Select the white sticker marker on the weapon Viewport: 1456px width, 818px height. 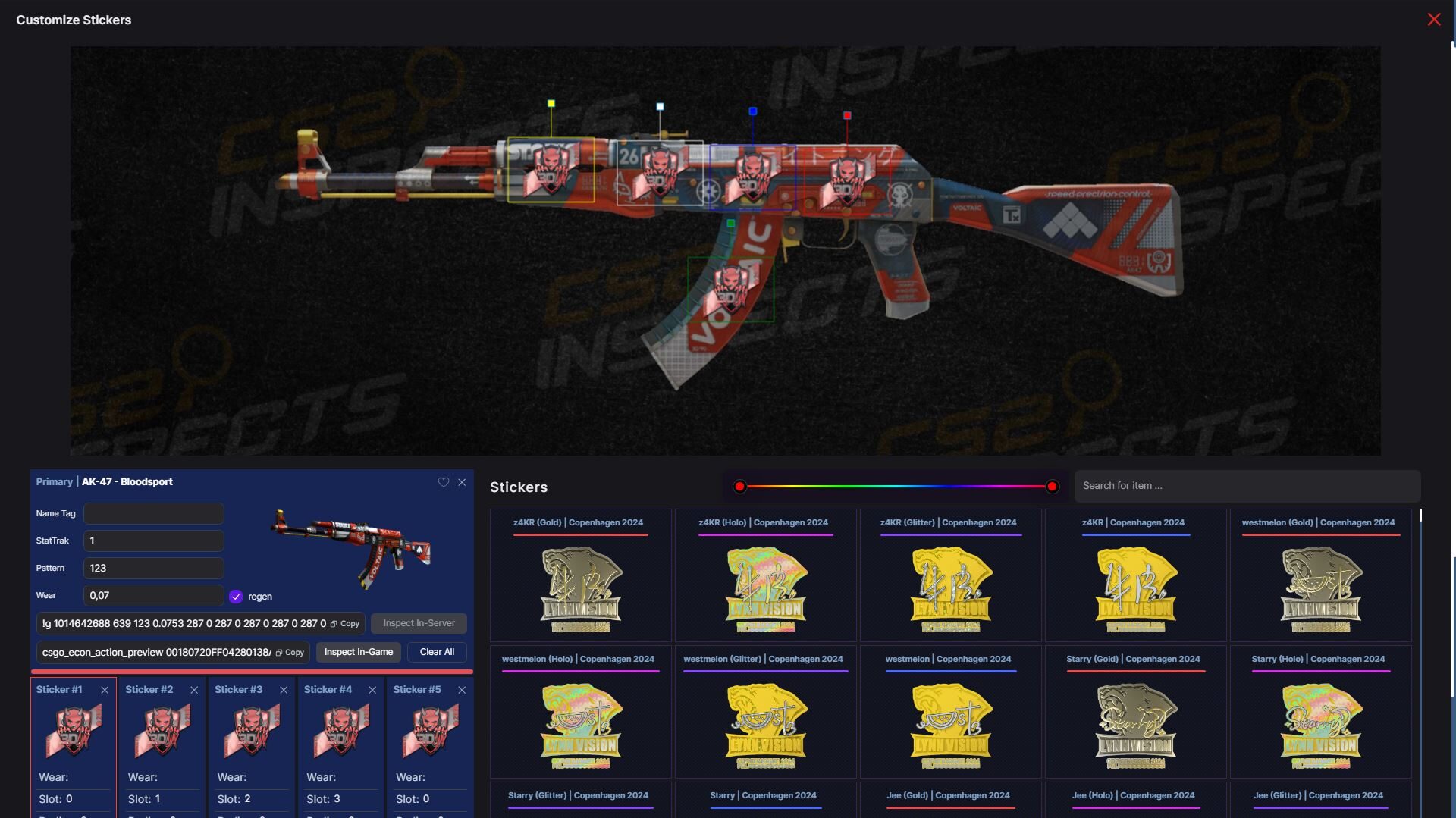coord(659,106)
